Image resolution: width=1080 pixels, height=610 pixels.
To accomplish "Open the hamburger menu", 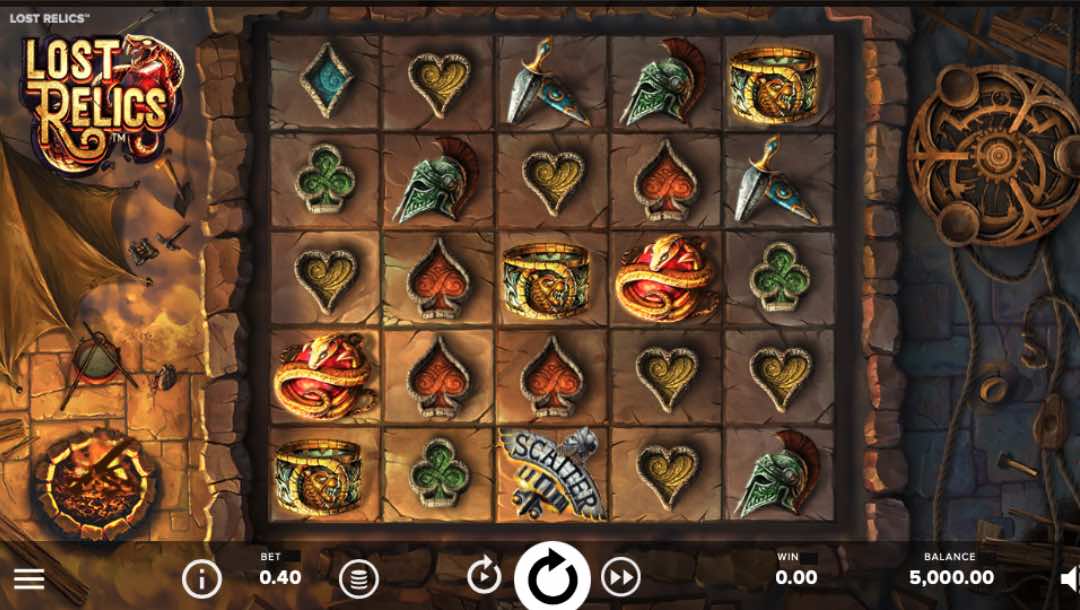I will (x=29, y=578).
